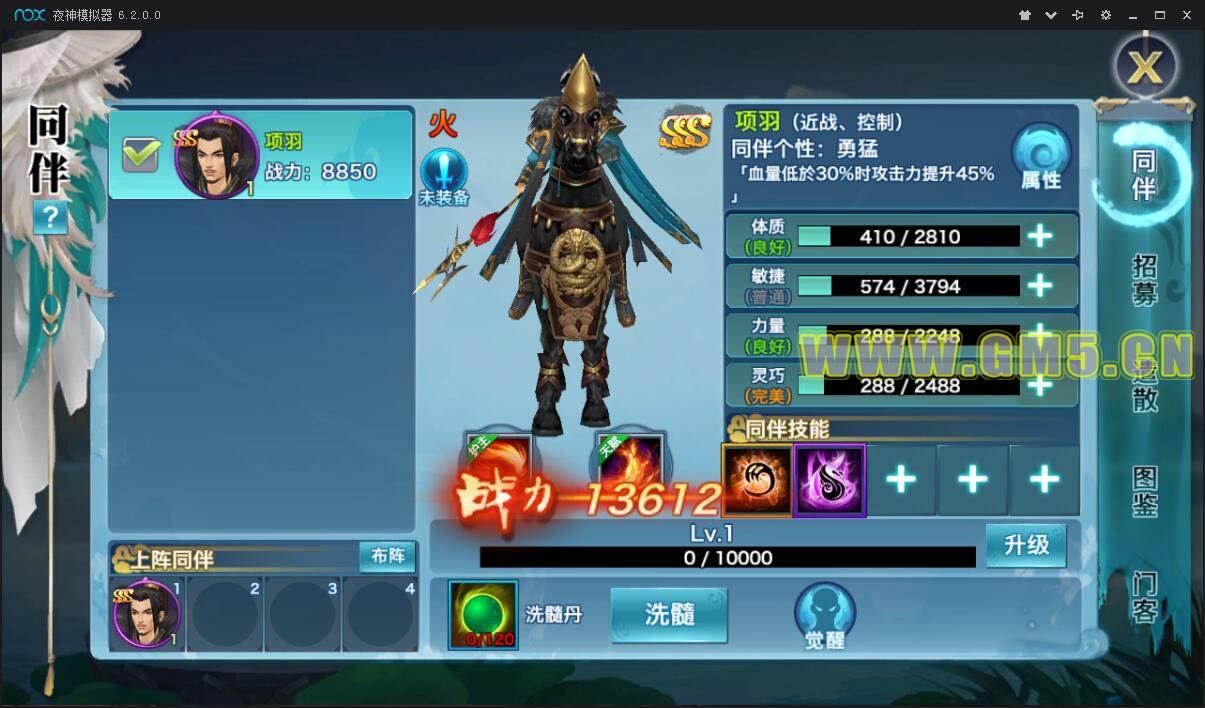This screenshot has height=708, width=1205.
Task: Open the 属性 attributes button
Action: (x=1041, y=159)
